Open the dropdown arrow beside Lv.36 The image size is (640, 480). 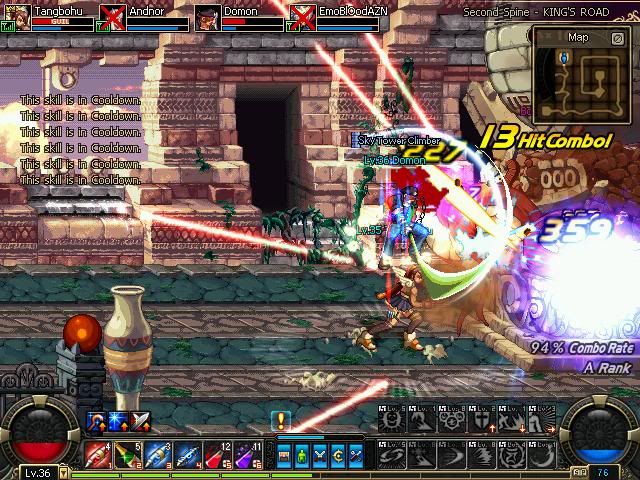click(x=63, y=473)
